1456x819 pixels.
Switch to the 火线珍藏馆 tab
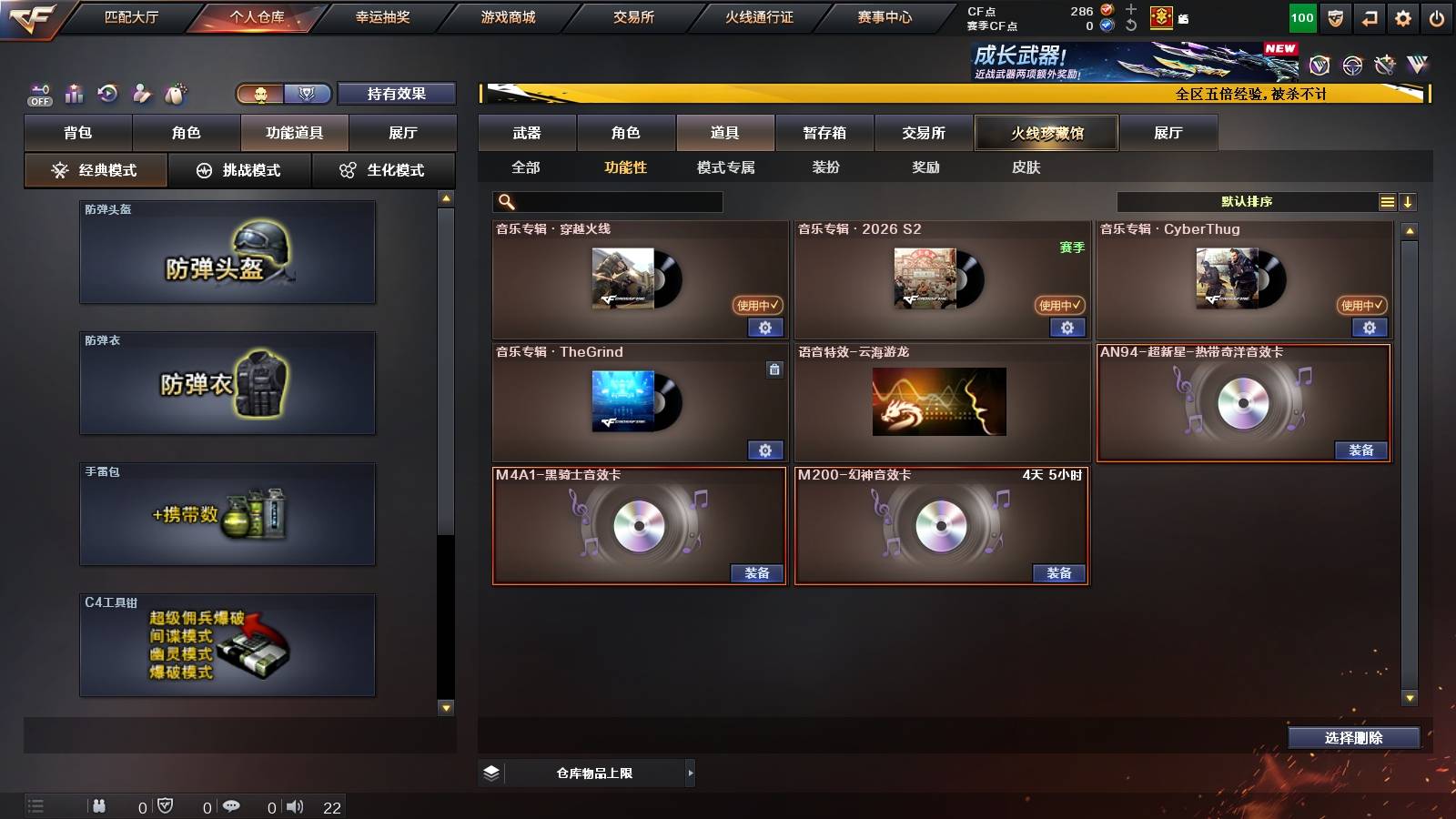click(x=1045, y=133)
